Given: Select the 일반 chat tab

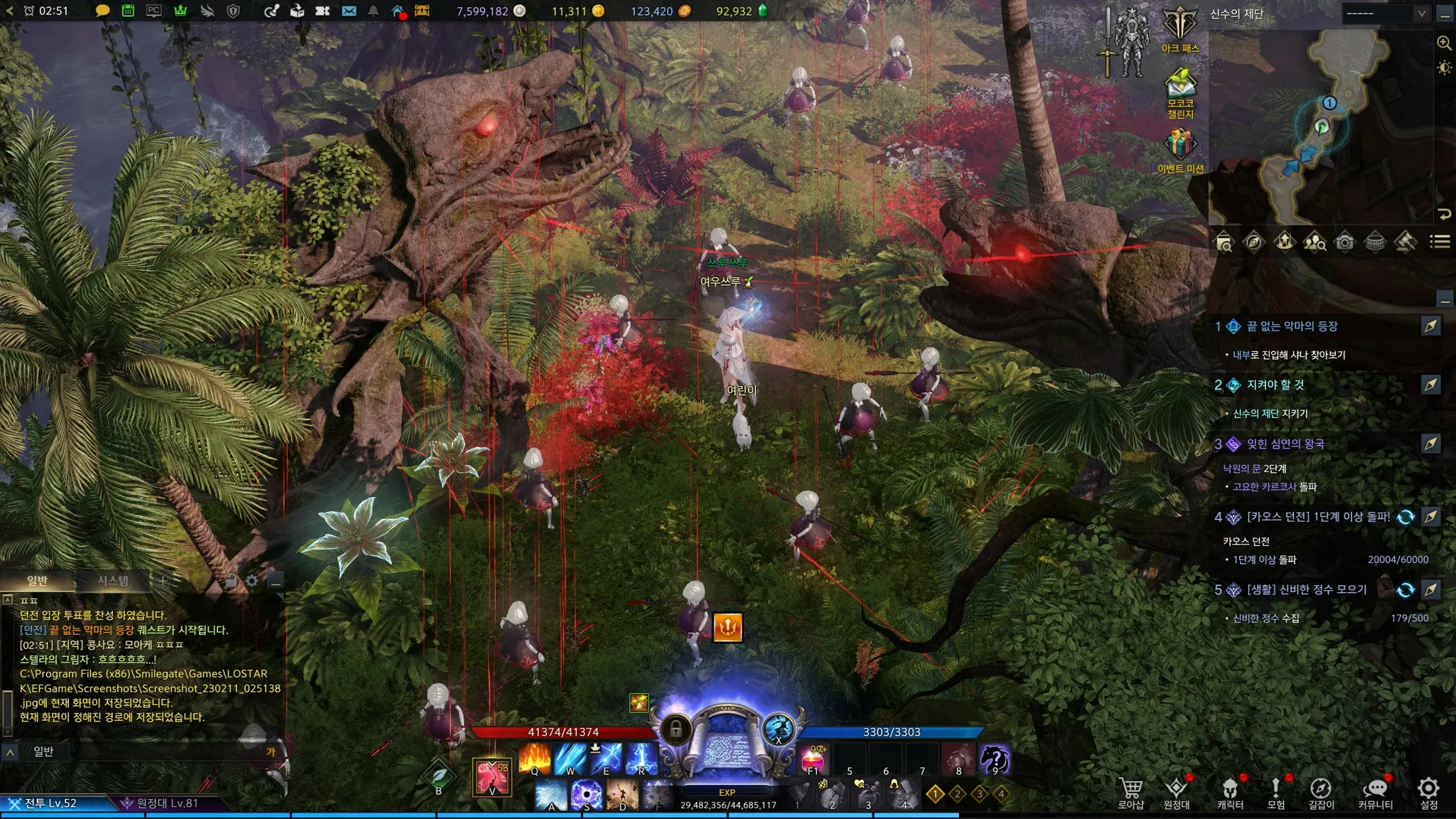Looking at the screenshot, I should coord(37,581).
